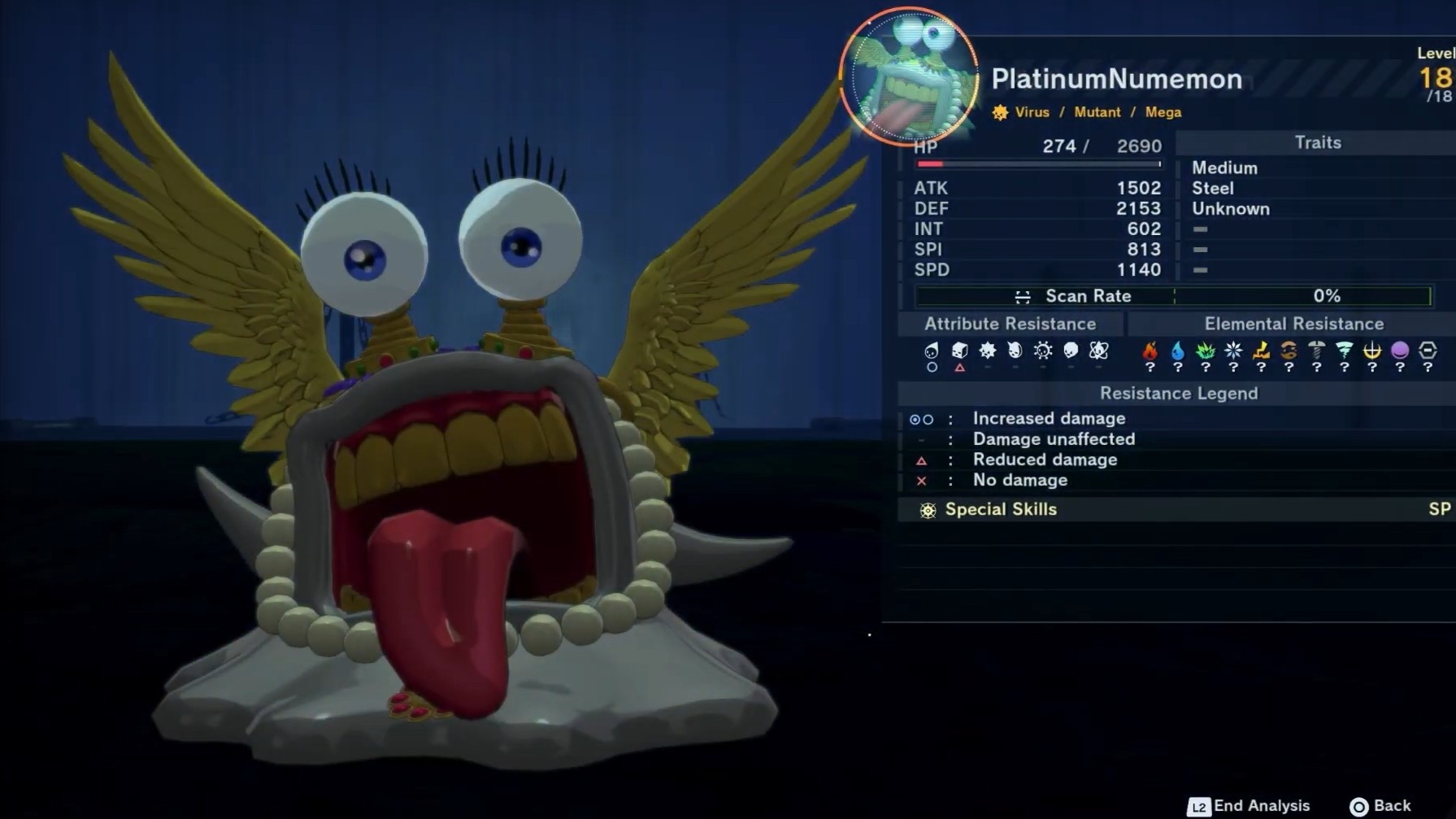Click the teal tornado wind resistance icon
Image resolution: width=1456 pixels, height=819 pixels.
(1345, 351)
